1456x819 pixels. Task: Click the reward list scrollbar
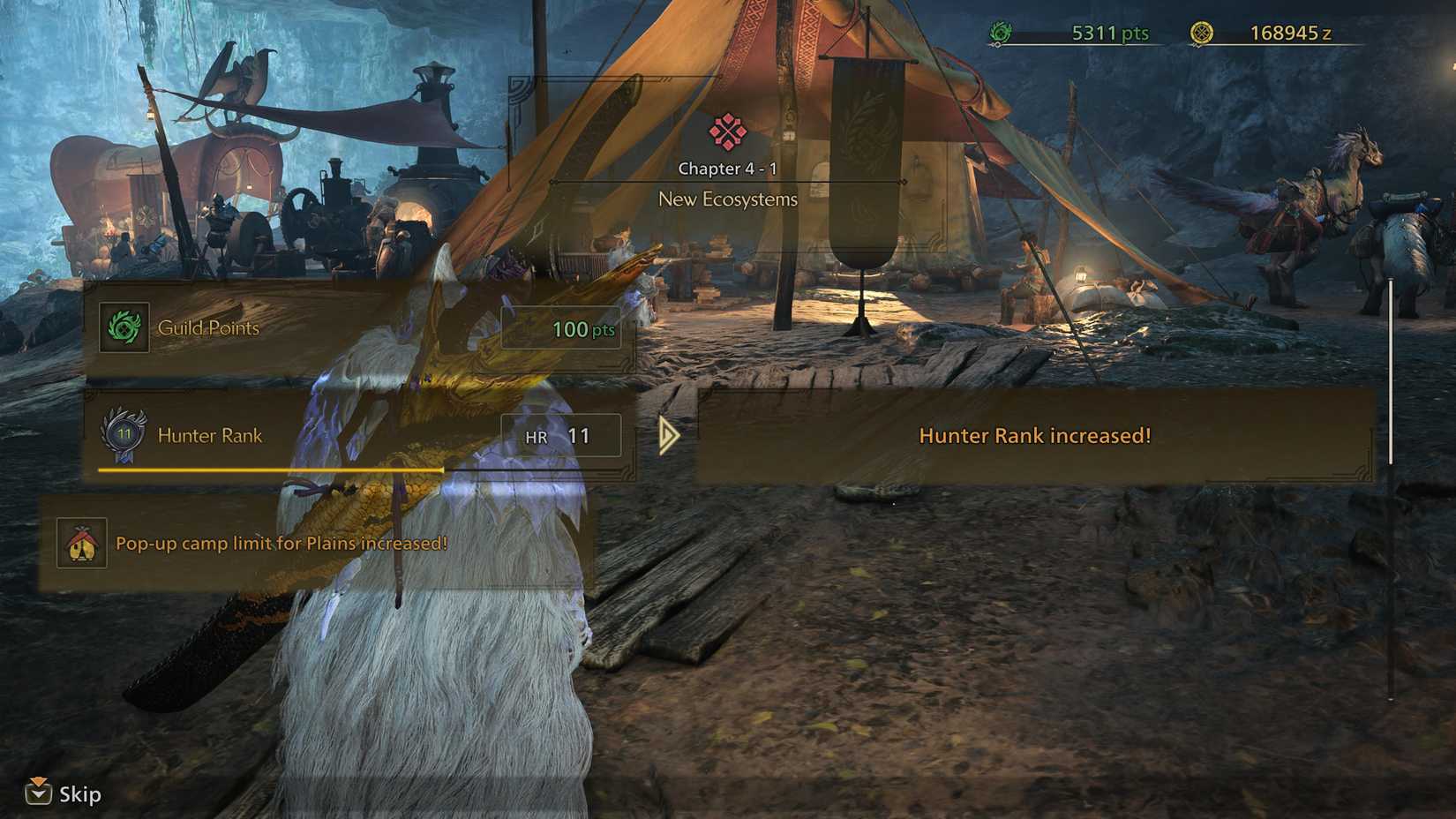click(x=1391, y=371)
